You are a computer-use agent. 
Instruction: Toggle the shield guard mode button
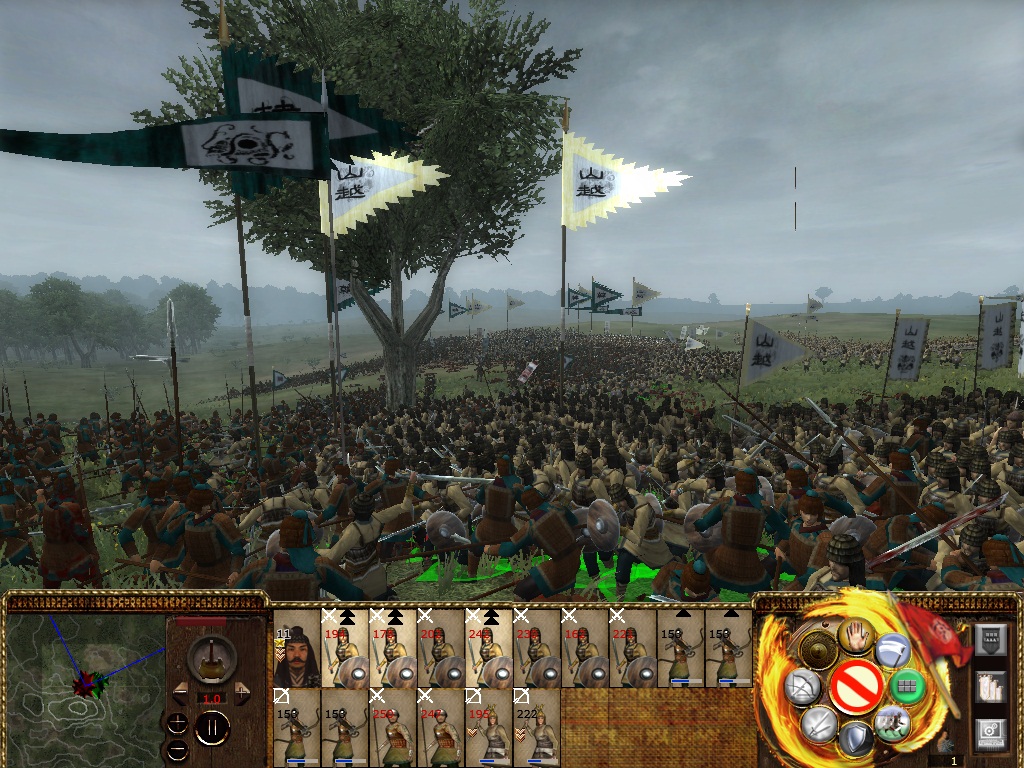(x=855, y=739)
